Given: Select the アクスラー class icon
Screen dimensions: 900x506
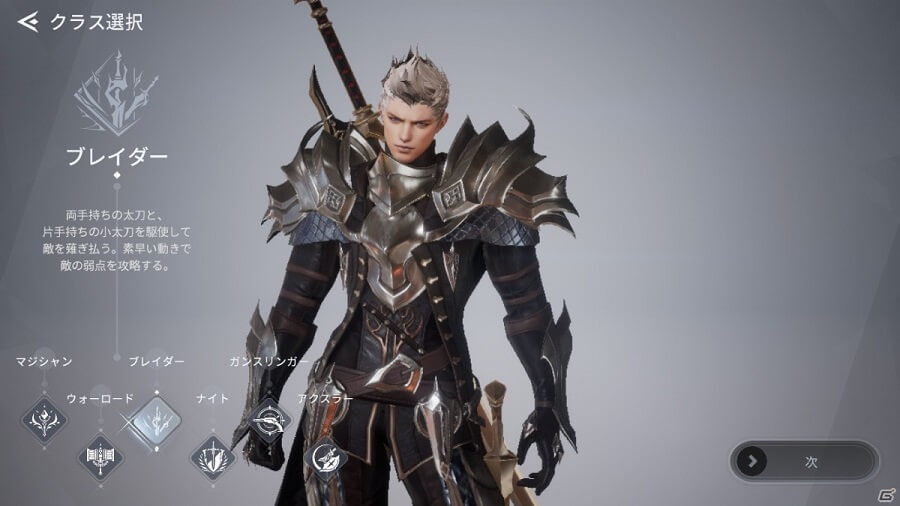Looking at the screenshot, I should tap(326, 458).
